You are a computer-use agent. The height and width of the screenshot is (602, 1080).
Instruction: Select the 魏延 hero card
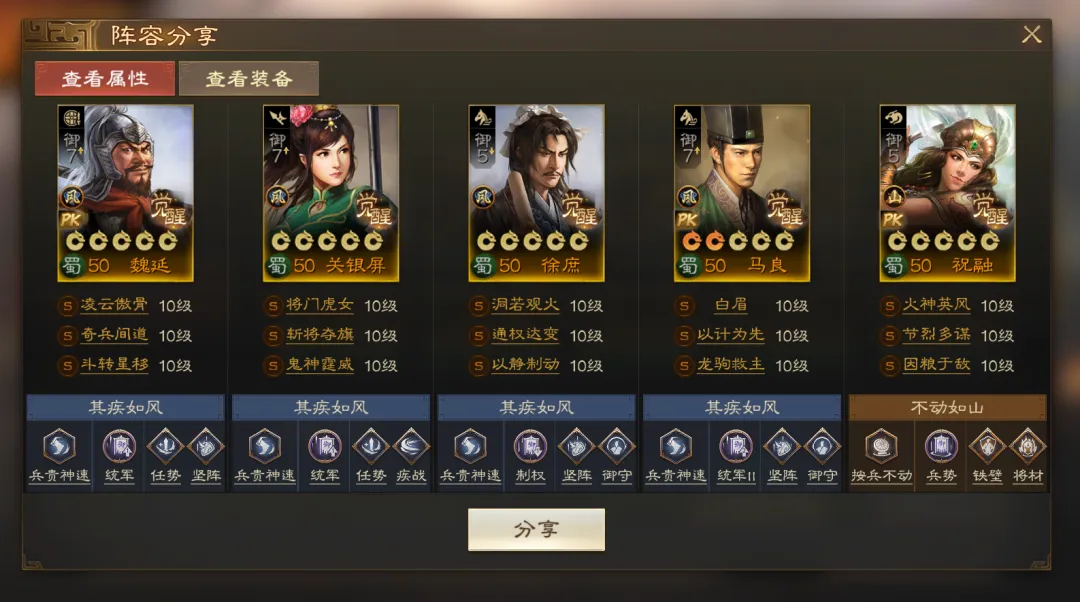tap(125, 192)
